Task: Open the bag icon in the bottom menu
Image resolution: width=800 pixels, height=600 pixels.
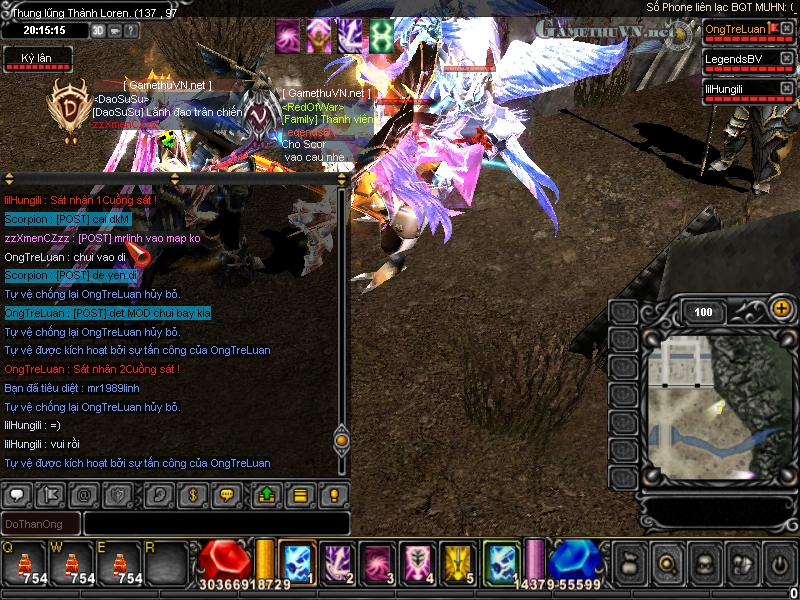Action: 629,563
